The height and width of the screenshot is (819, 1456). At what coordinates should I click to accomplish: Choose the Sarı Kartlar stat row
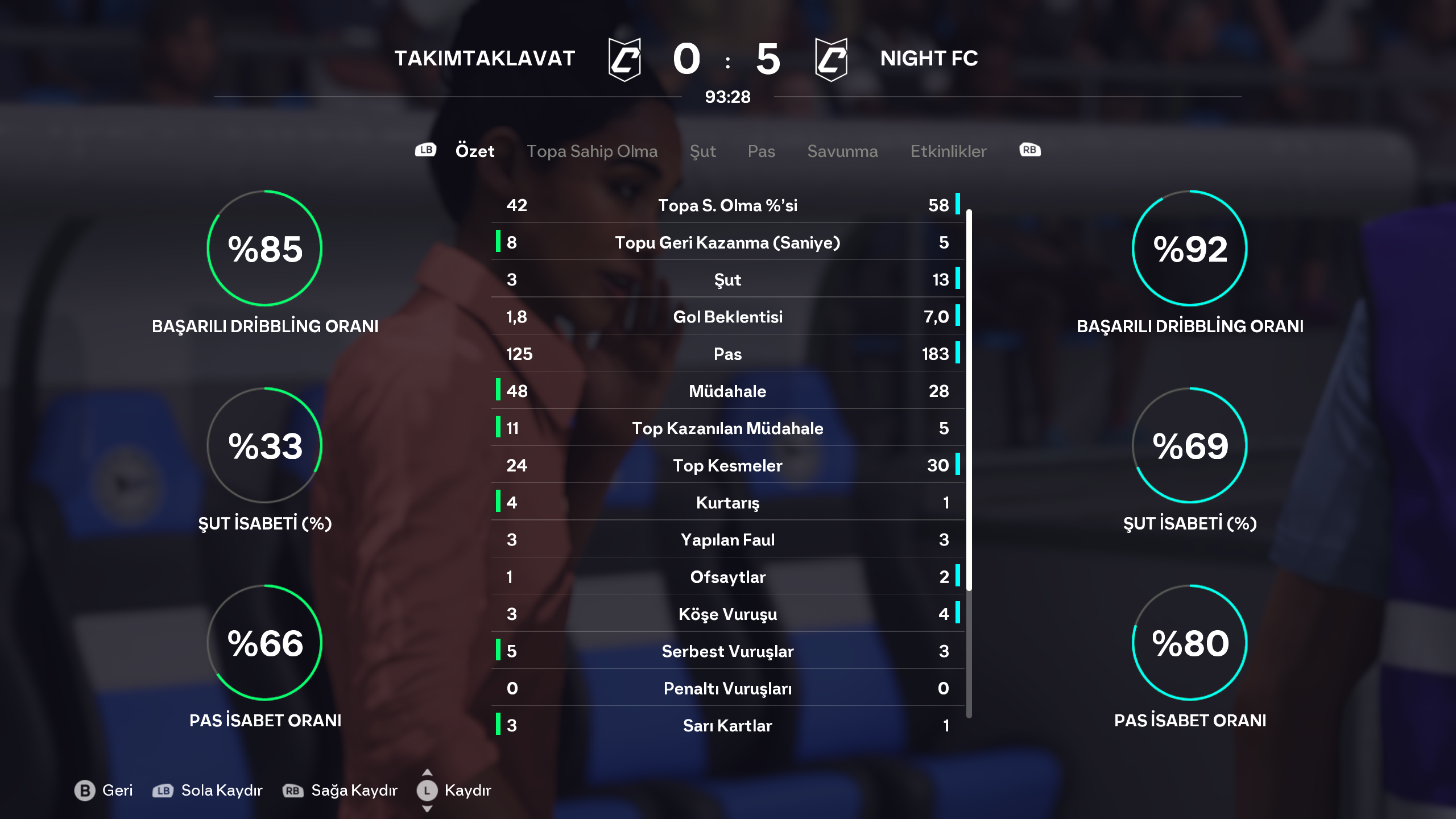point(727,726)
